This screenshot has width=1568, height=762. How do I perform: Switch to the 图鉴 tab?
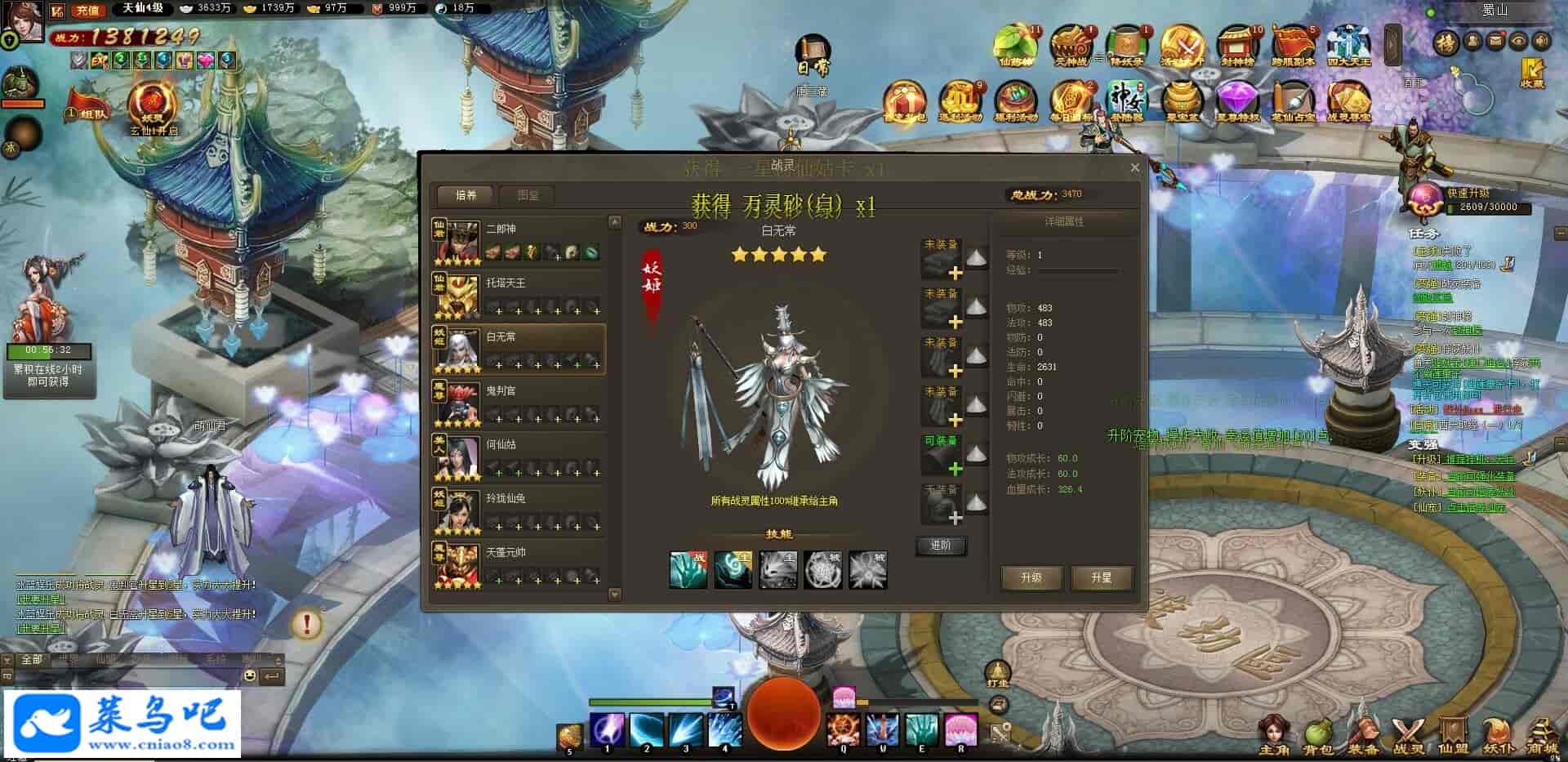tap(528, 195)
